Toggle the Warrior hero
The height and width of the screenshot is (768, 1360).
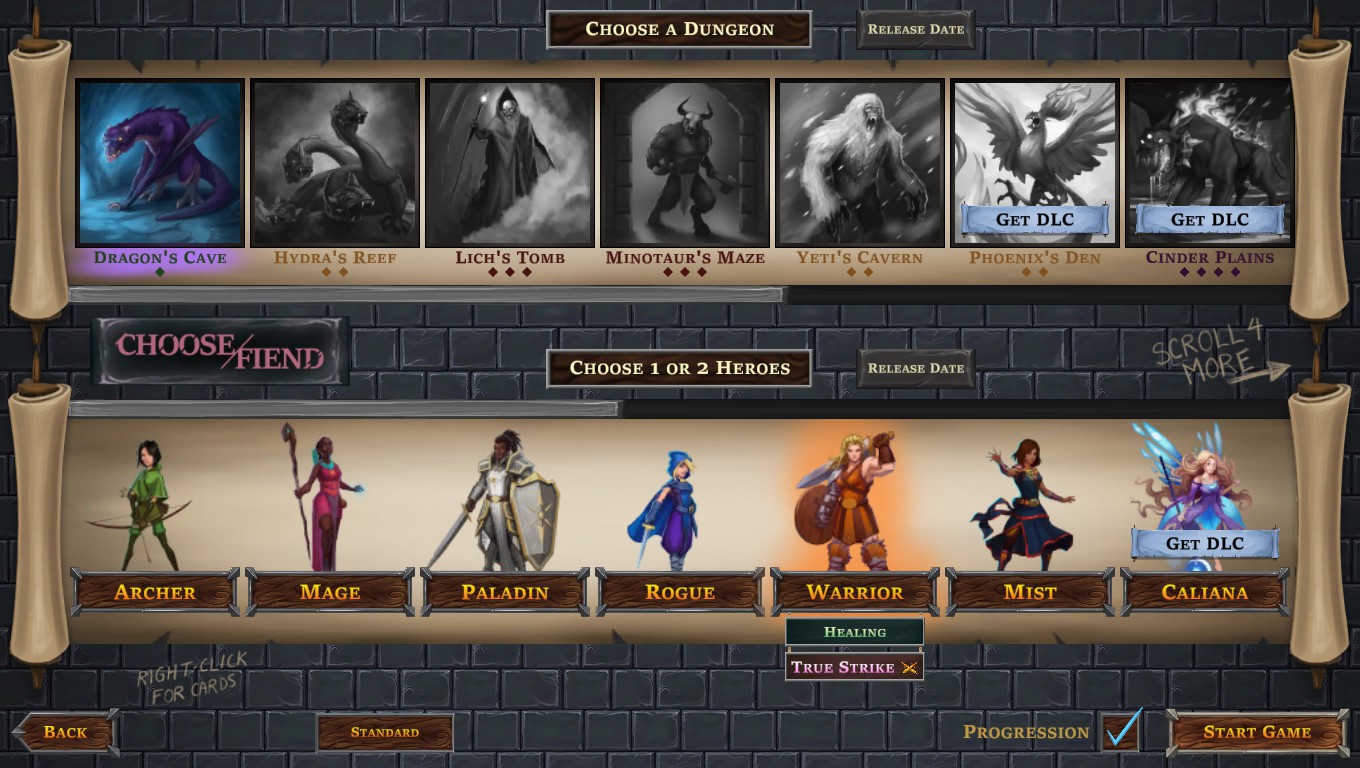pos(855,592)
